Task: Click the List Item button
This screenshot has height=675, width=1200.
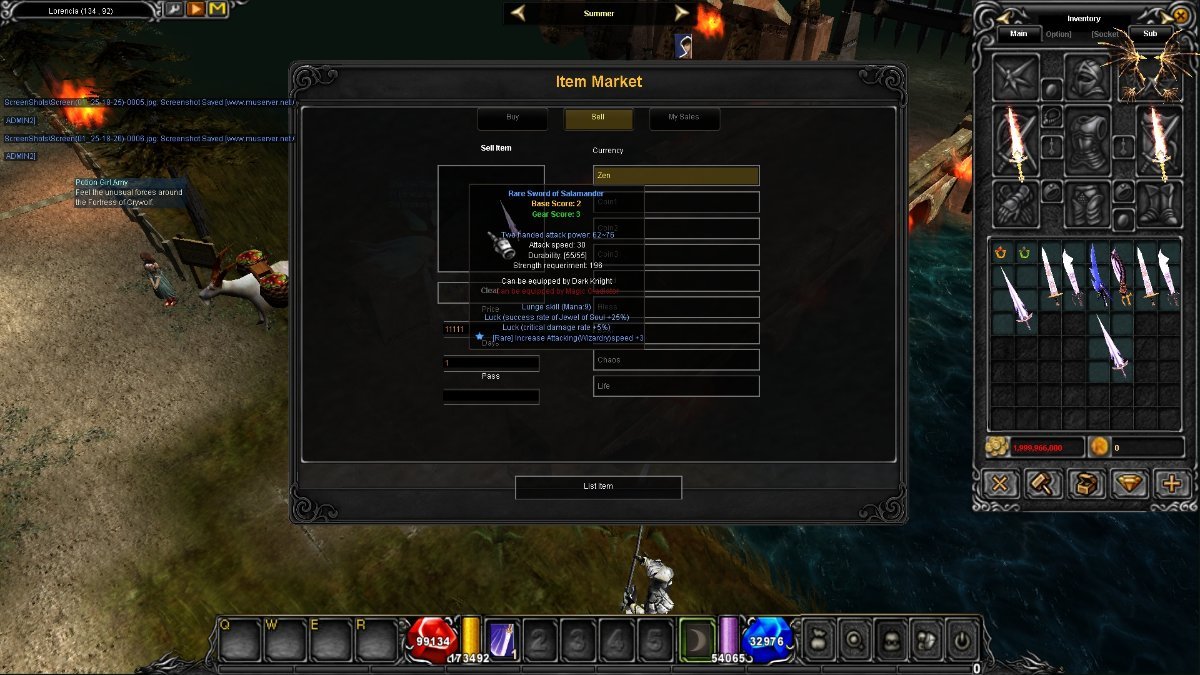Action: (x=598, y=487)
